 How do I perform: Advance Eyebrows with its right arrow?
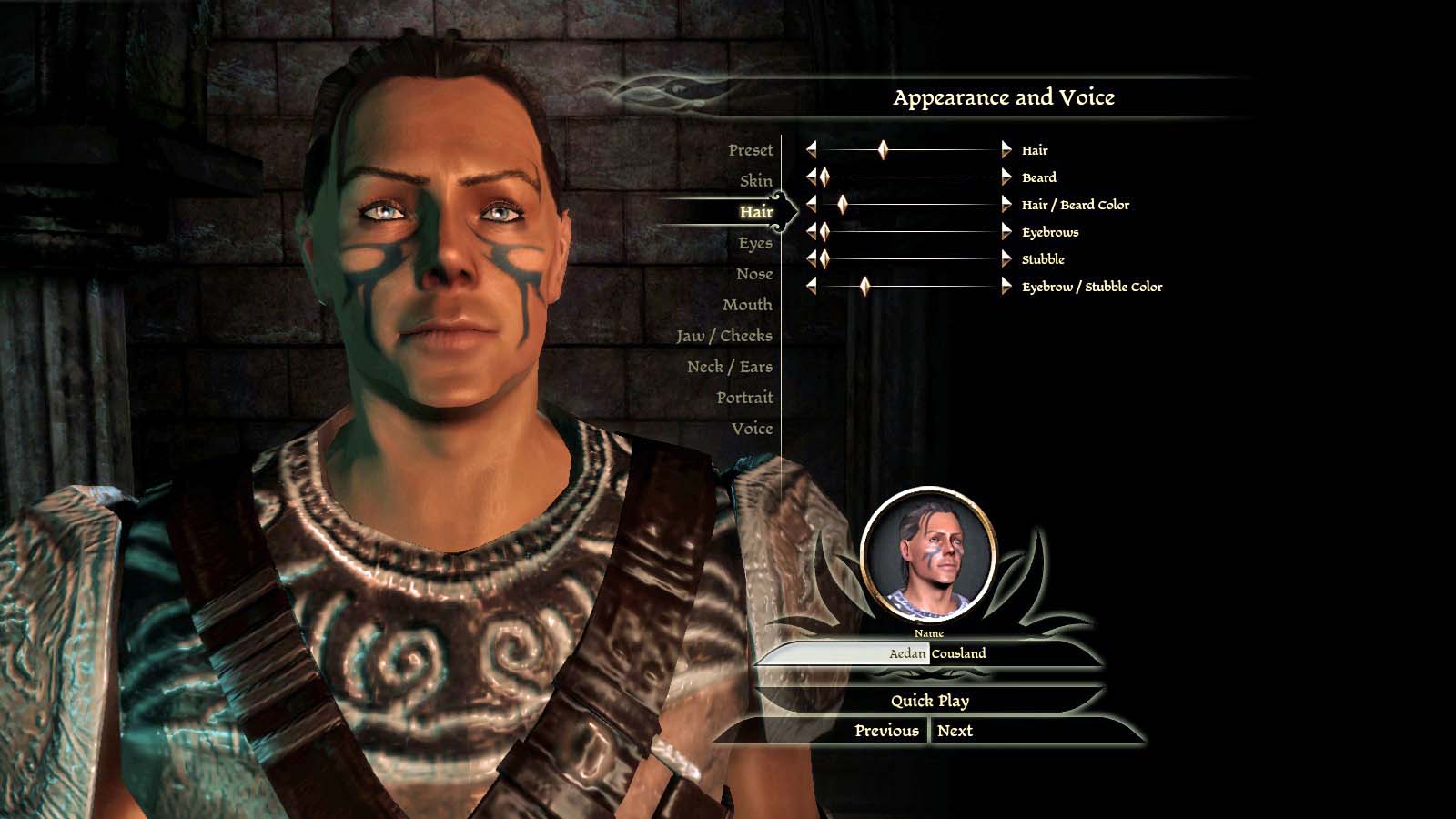[x=1006, y=232]
